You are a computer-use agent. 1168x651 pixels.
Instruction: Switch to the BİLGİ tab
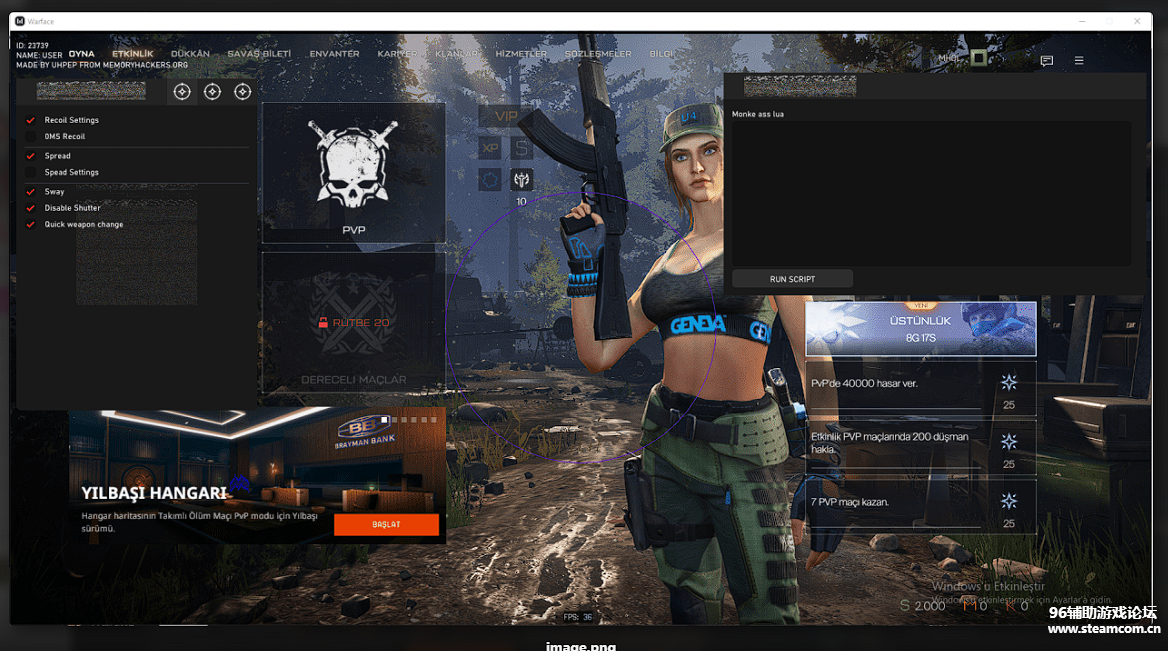(x=662, y=54)
